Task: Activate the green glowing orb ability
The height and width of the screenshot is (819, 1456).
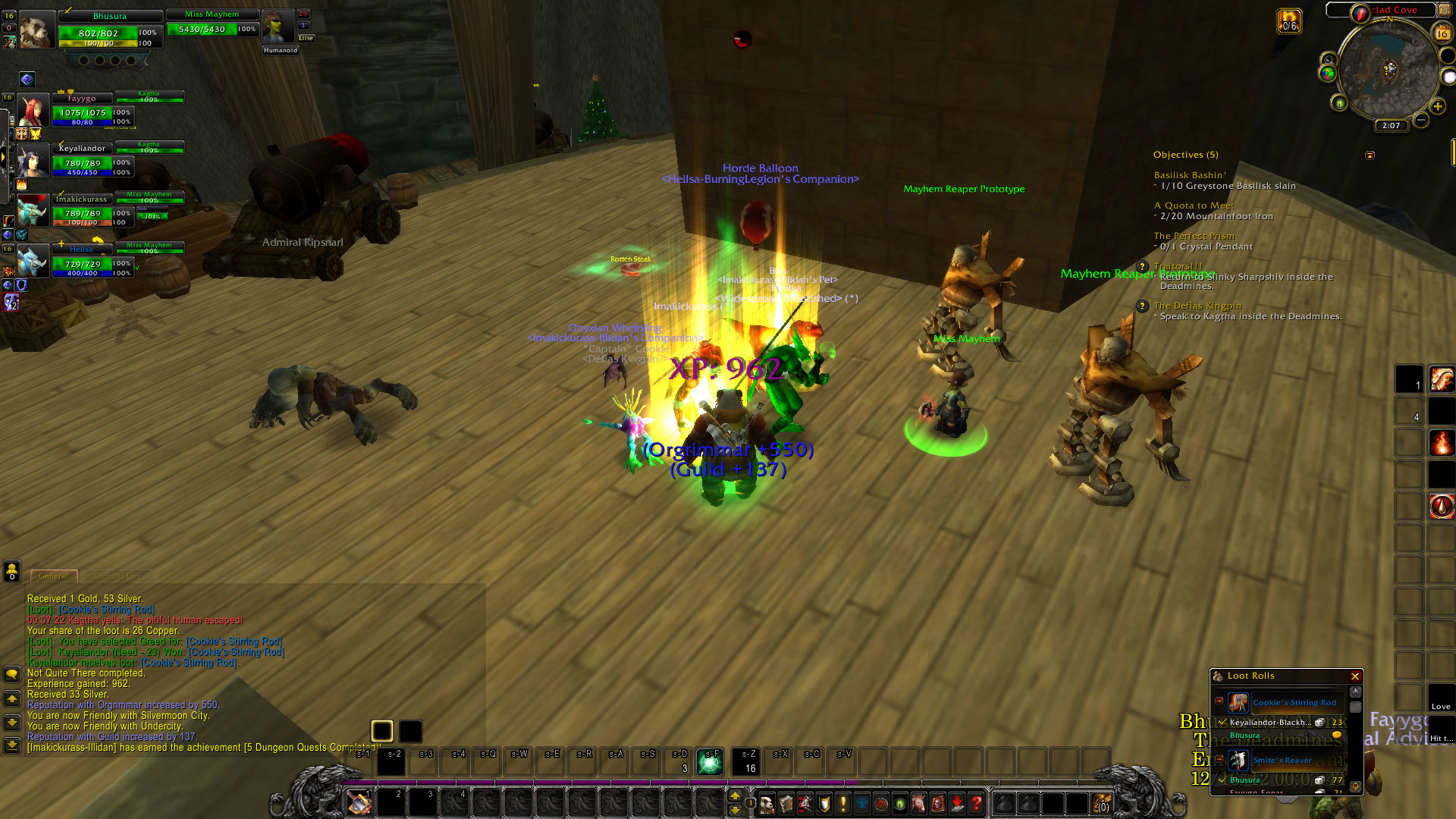Action: (711, 762)
